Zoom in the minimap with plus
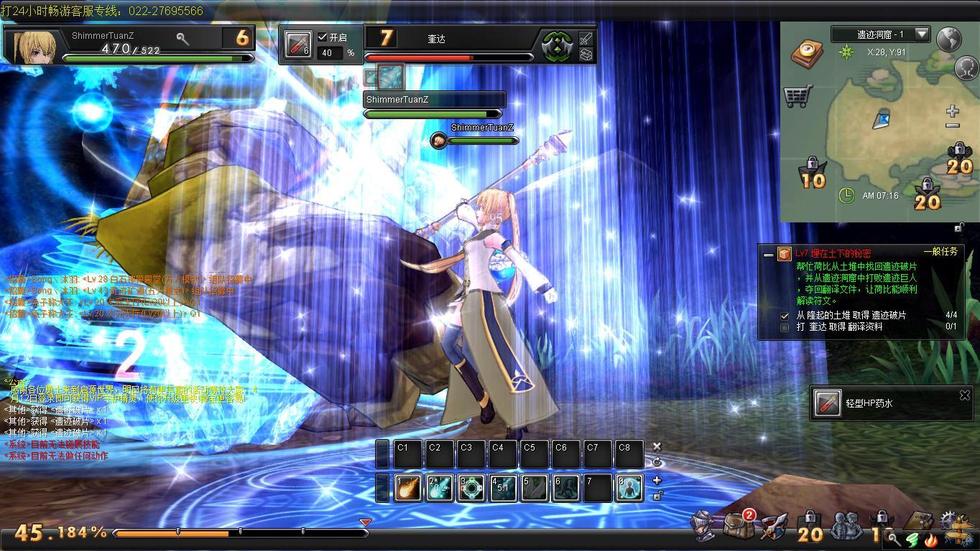Image resolution: width=980 pixels, height=551 pixels. coord(952,111)
